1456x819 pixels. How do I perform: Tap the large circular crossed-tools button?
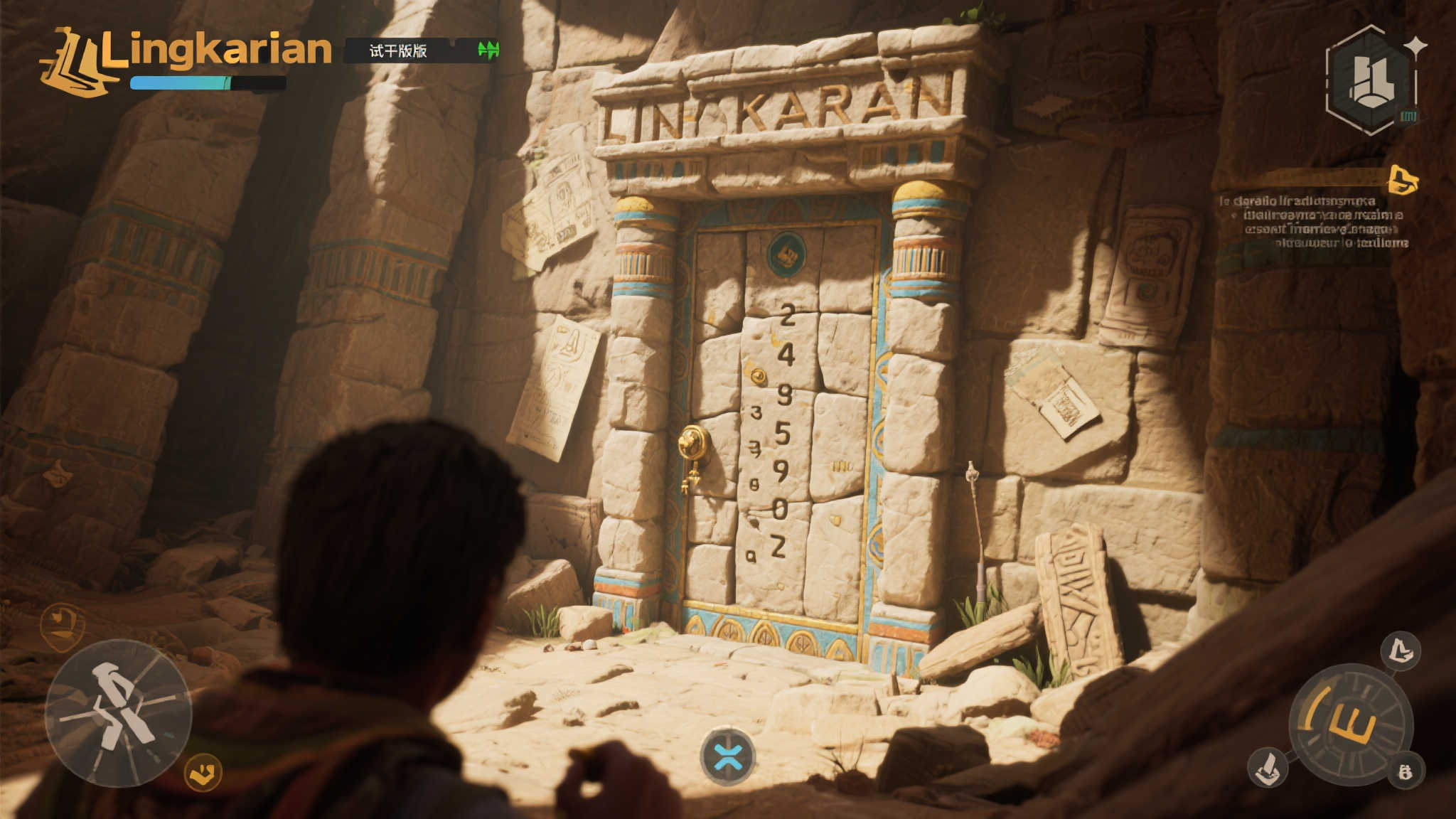pyautogui.click(x=118, y=713)
